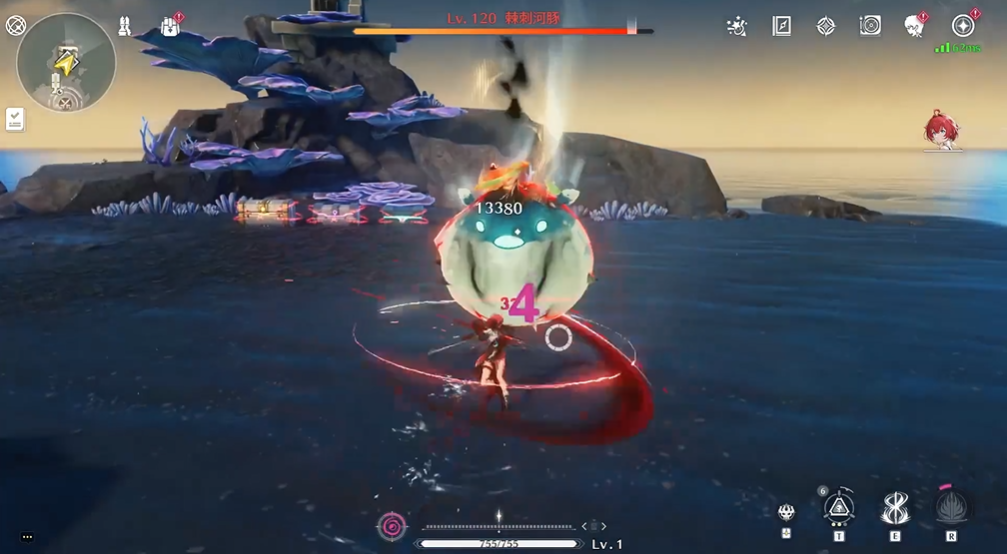1007x554 pixels.
Task: Click the globe icon beside the minimap
Action: 15,26
